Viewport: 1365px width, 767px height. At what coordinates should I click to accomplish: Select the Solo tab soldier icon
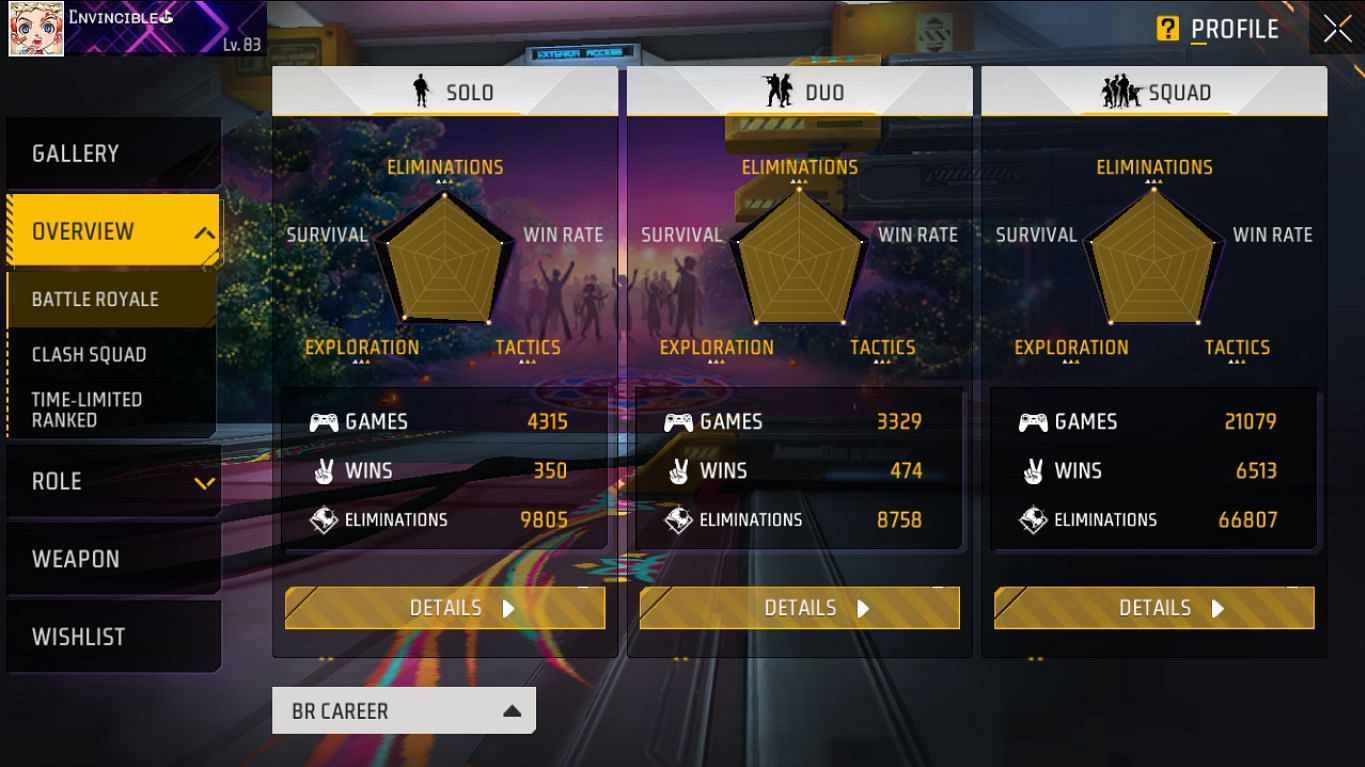click(421, 91)
